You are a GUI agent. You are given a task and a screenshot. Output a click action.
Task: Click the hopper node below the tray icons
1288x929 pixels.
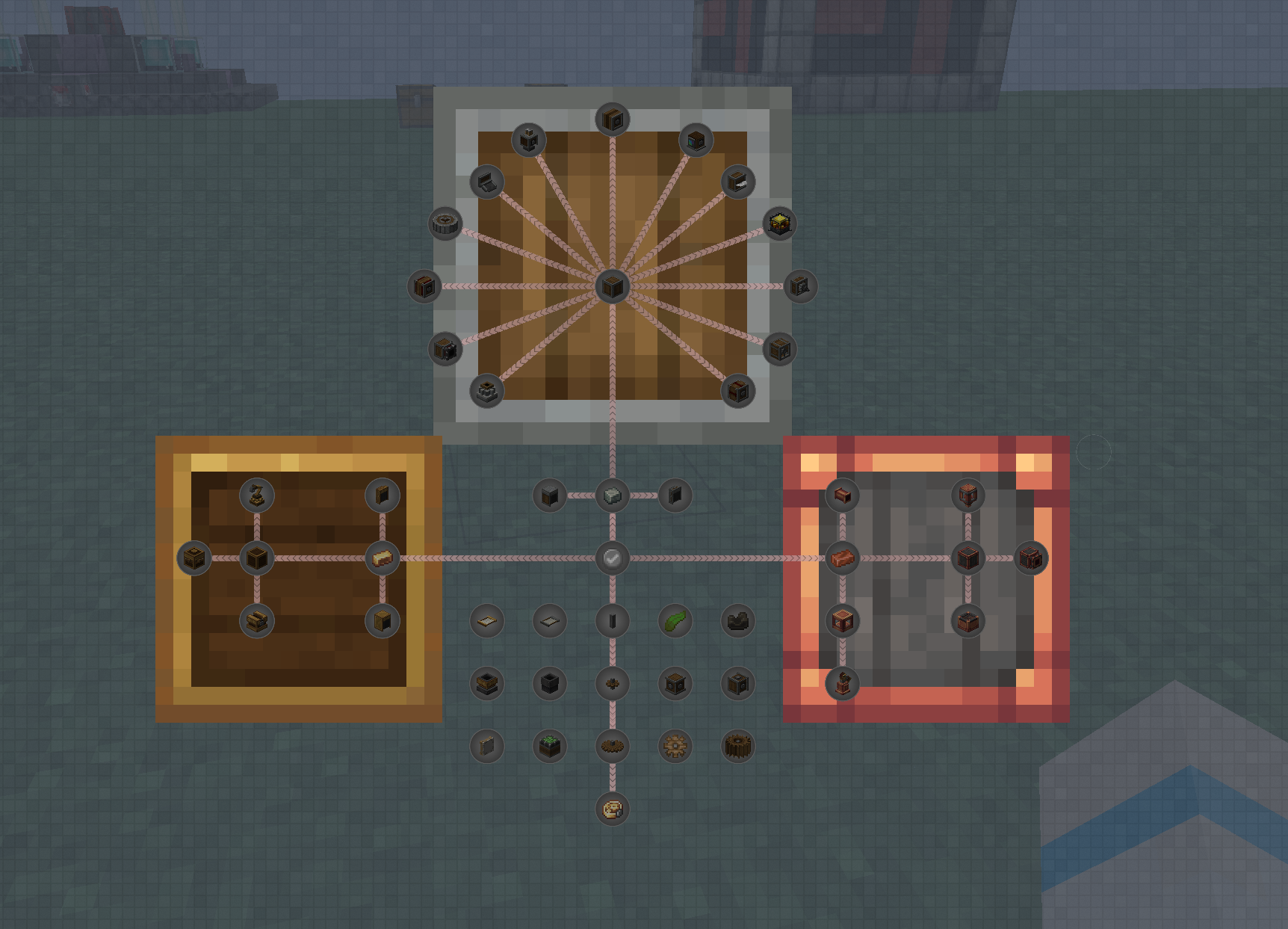pyautogui.click(x=486, y=682)
